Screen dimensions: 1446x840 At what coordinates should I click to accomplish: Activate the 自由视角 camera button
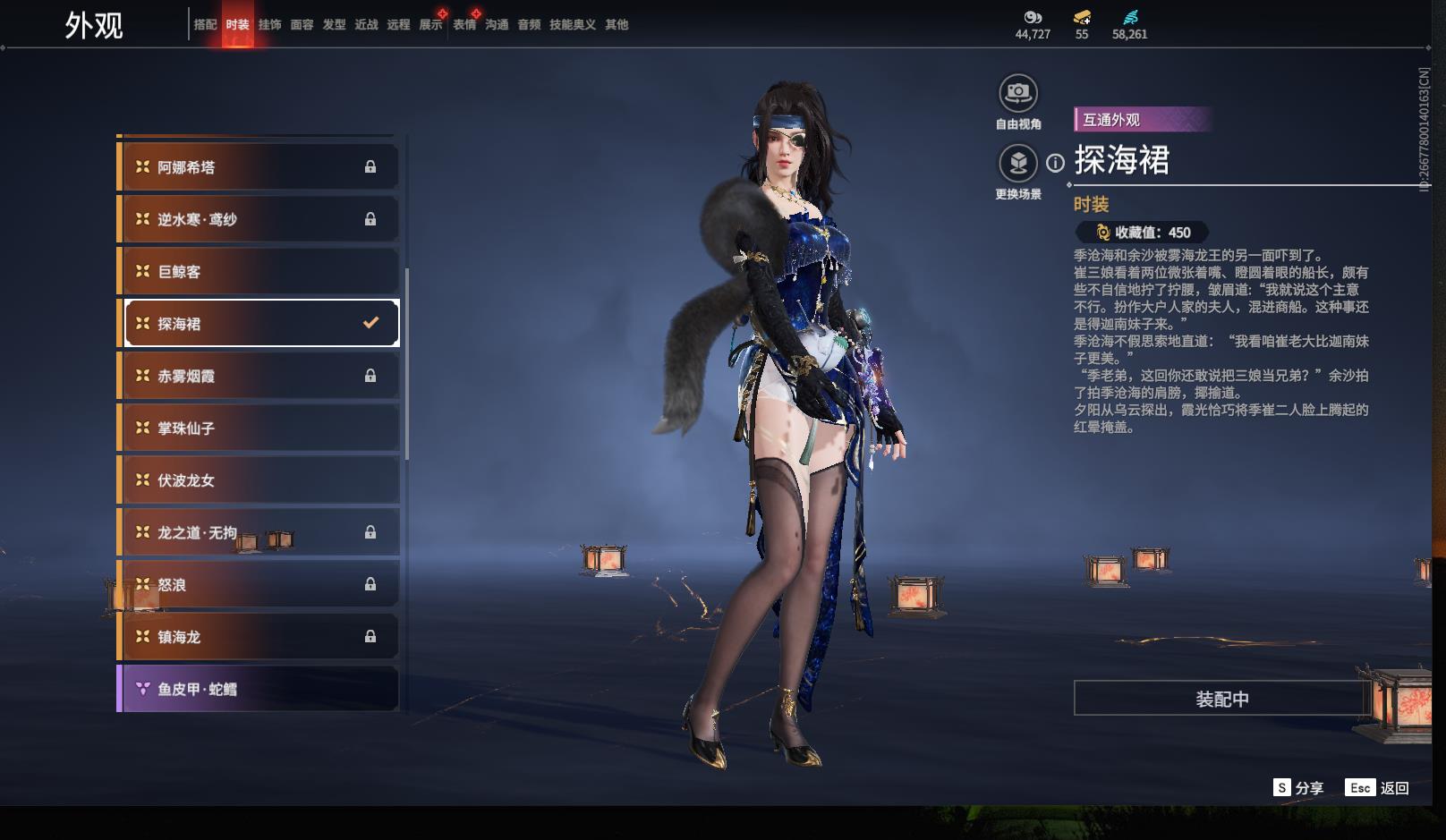coord(1017,93)
